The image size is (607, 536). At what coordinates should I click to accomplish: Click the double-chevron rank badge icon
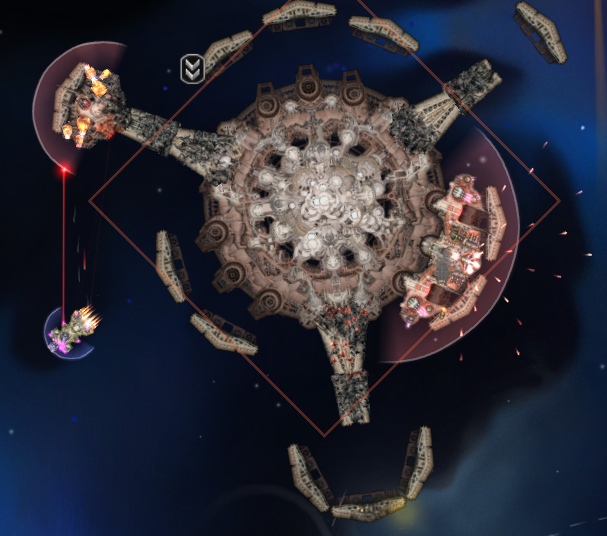pyautogui.click(x=191, y=68)
